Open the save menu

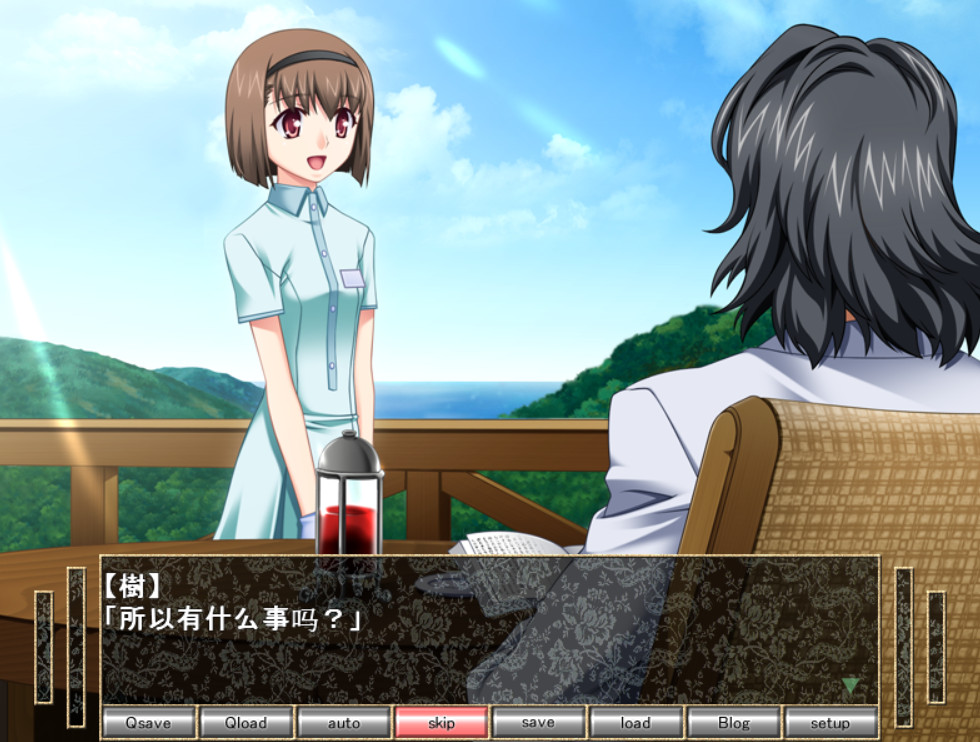(538, 722)
